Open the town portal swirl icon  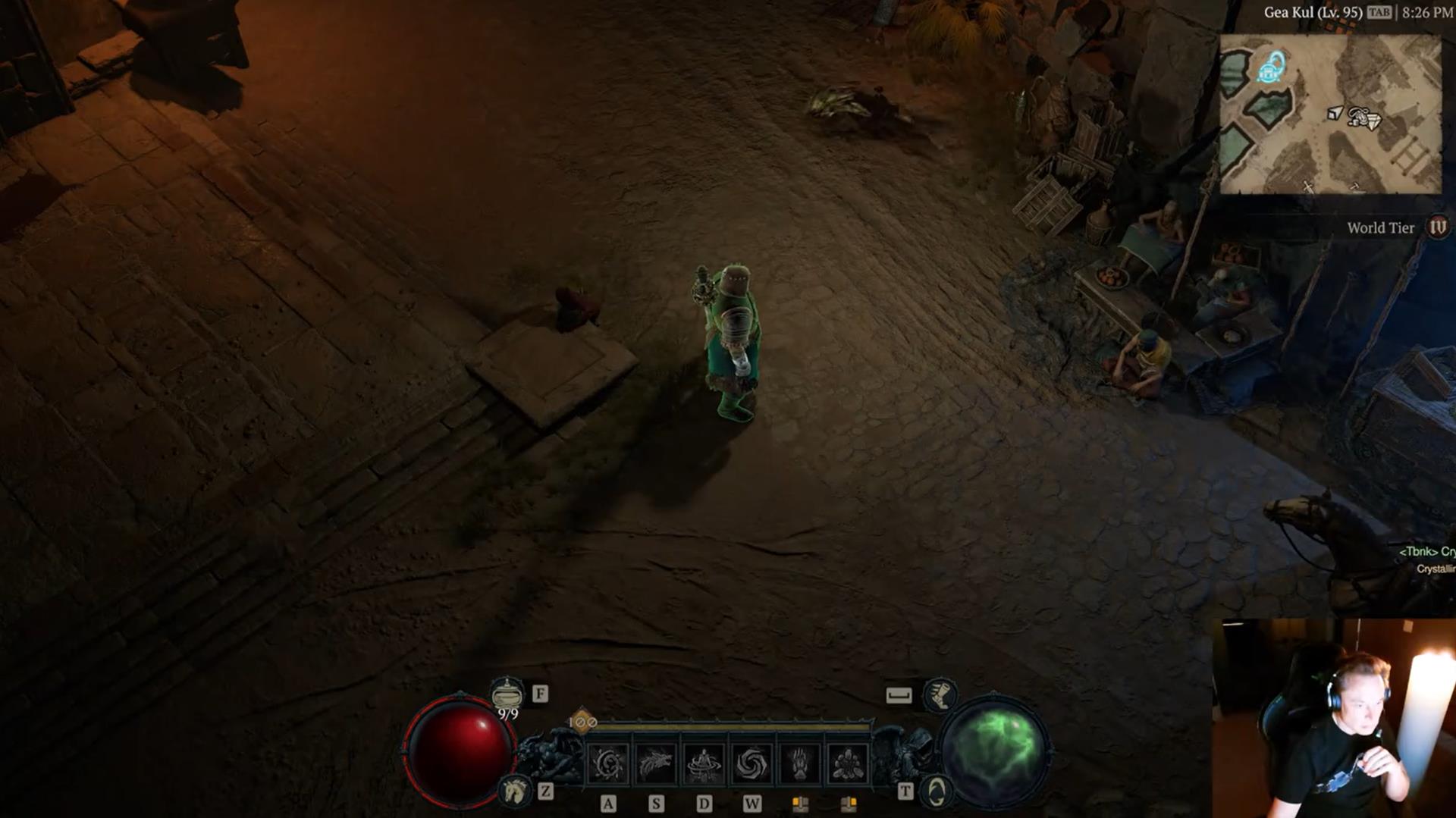pos(937,791)
